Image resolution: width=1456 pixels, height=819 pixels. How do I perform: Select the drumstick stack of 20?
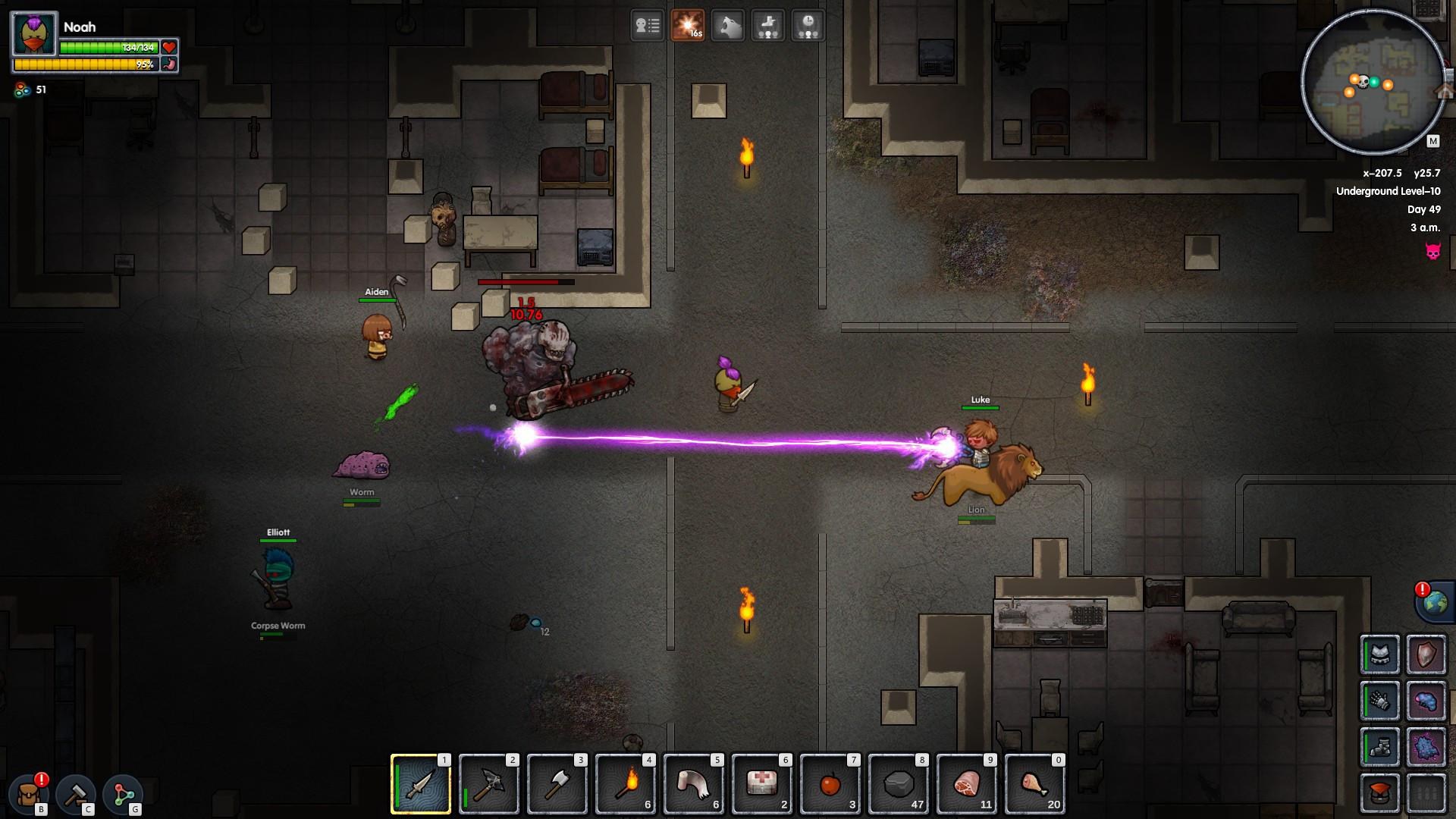click(1035, 784)
